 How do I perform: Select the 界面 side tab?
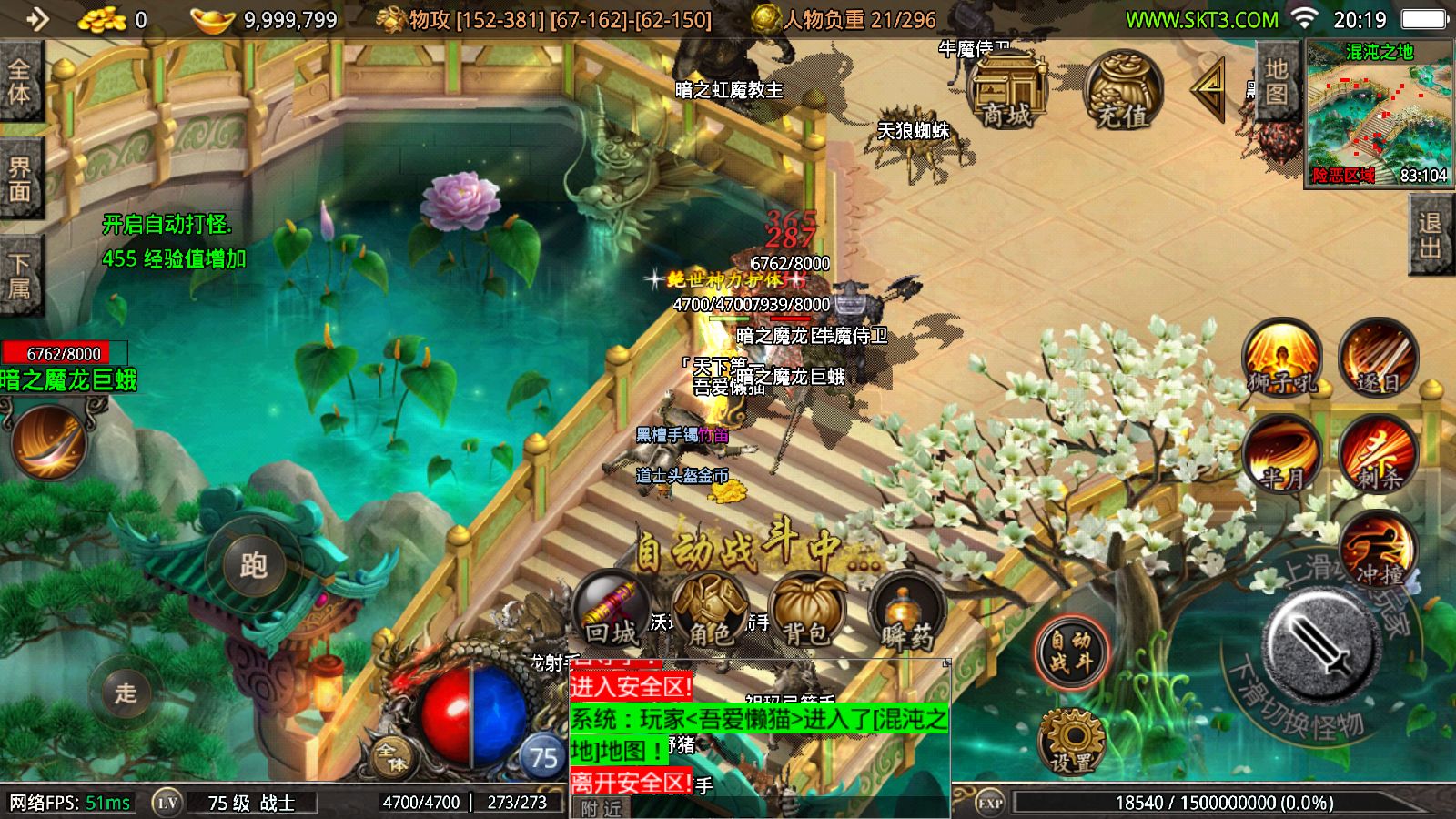pyautogui.click(x=20, y=179)
